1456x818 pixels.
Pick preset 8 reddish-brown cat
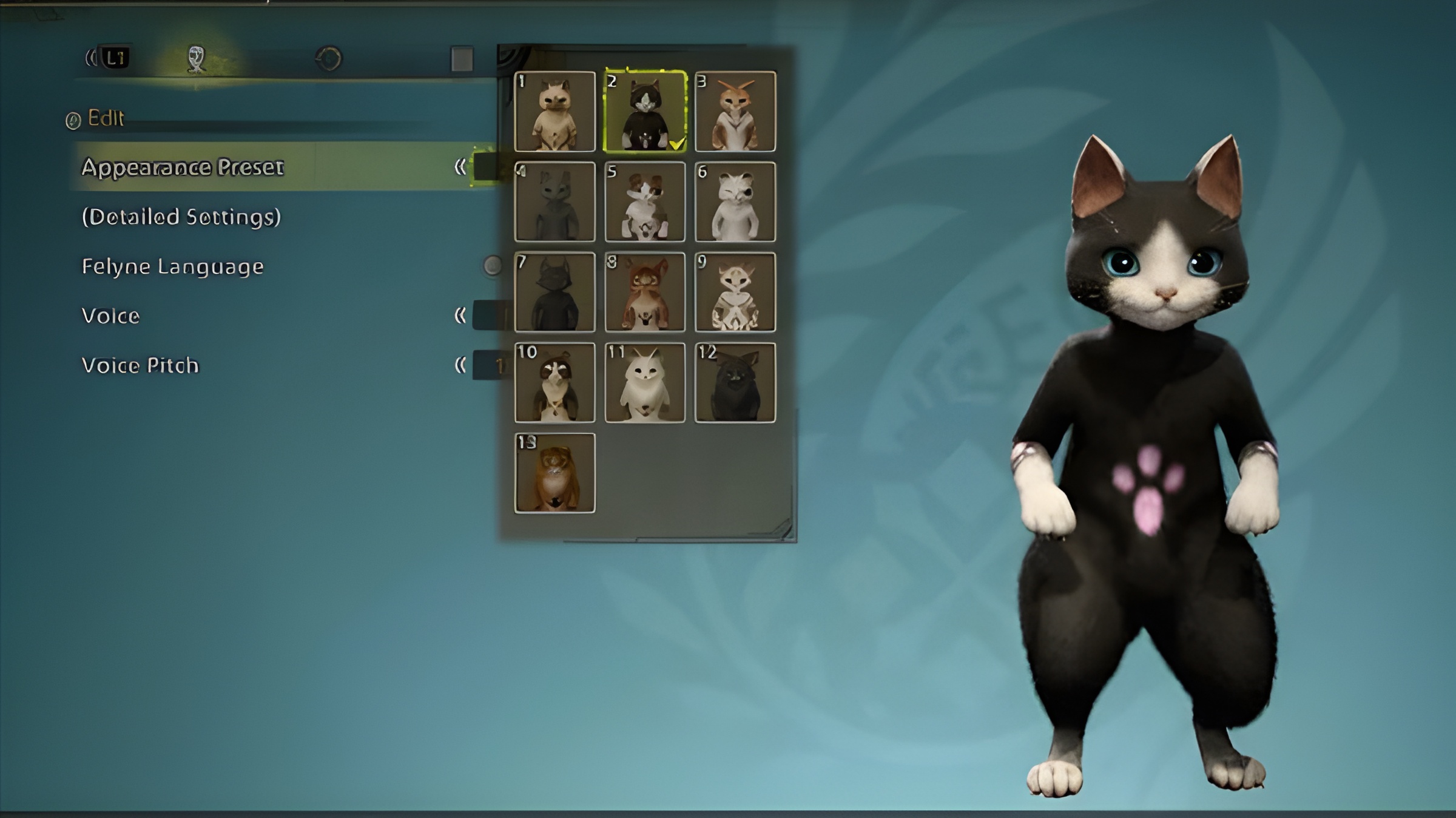645,292
